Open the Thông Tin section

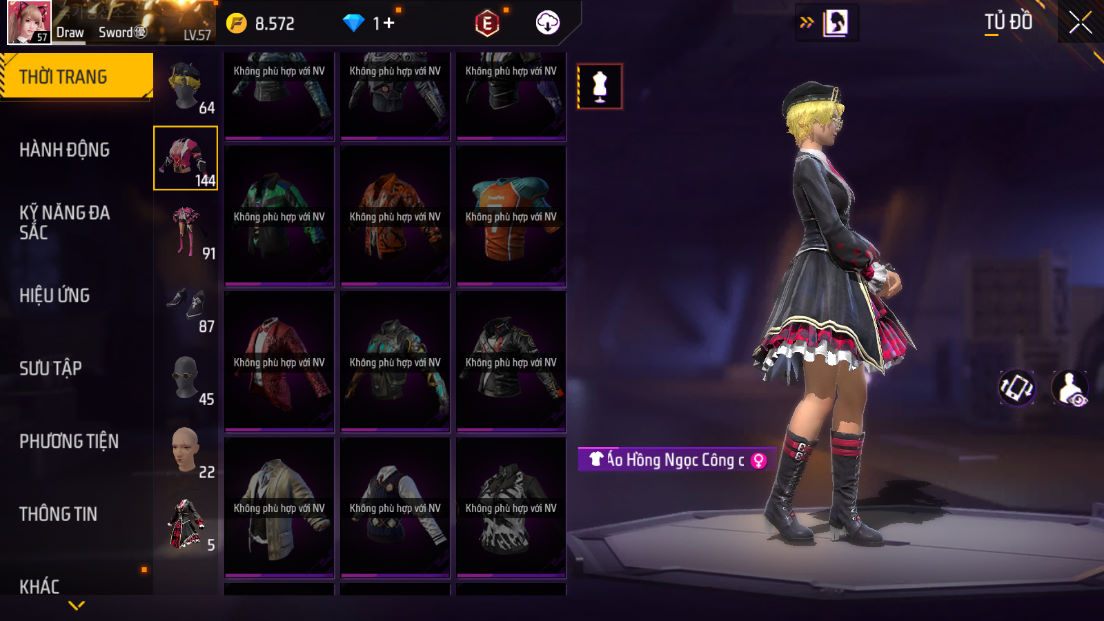click(58, 514)
